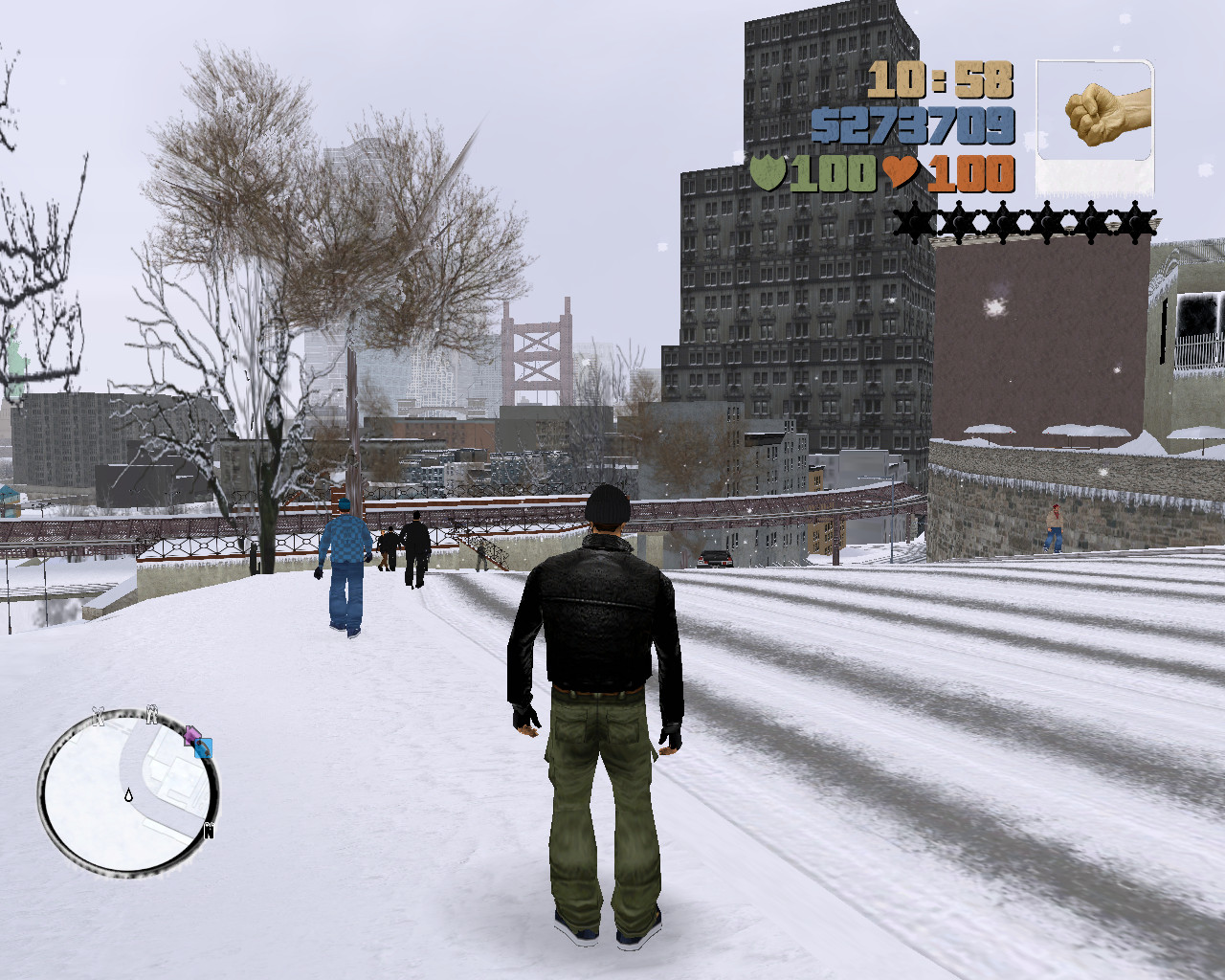Click the north N marker on the radar edge
Viewport: 1225px width, 980px height.
tap(209, 829)
